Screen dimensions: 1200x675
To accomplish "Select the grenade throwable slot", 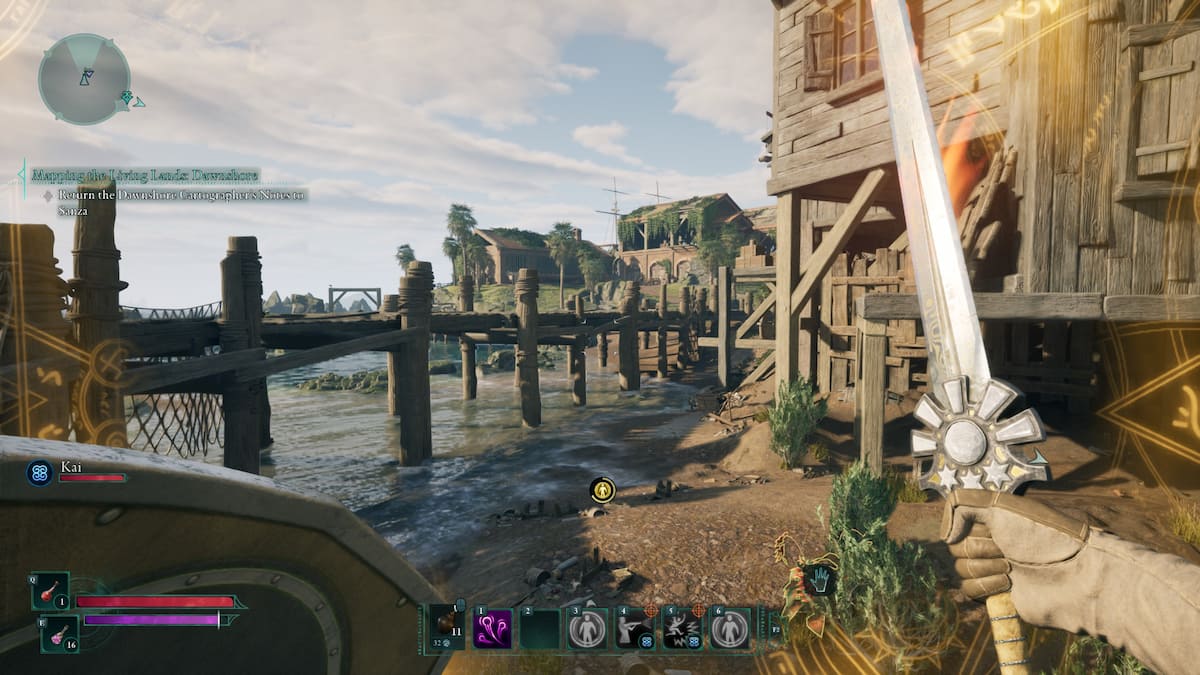I will point(446,629).
